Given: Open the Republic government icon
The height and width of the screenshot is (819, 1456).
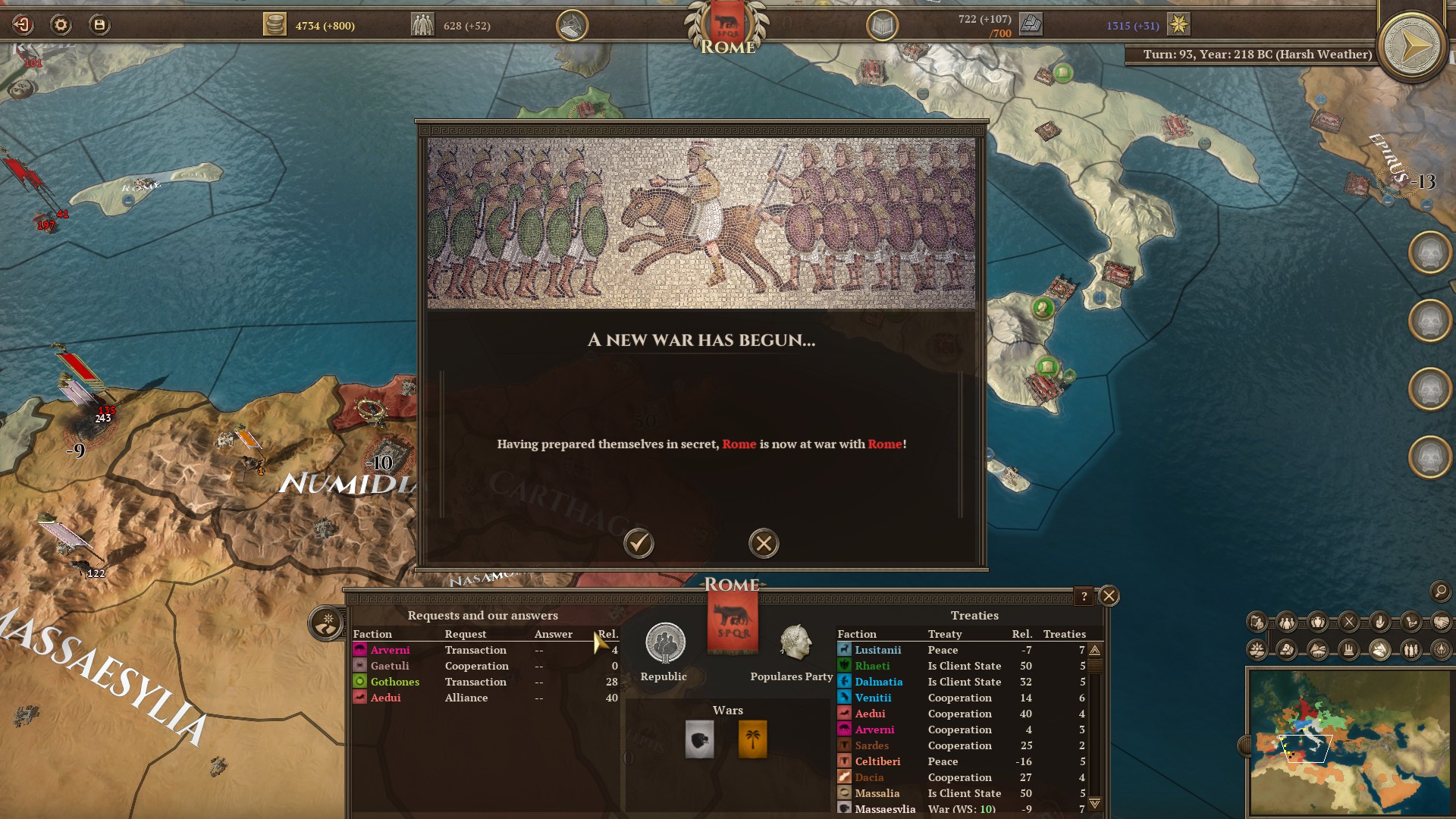Looking at the screenshot, I should coord(665,643).
